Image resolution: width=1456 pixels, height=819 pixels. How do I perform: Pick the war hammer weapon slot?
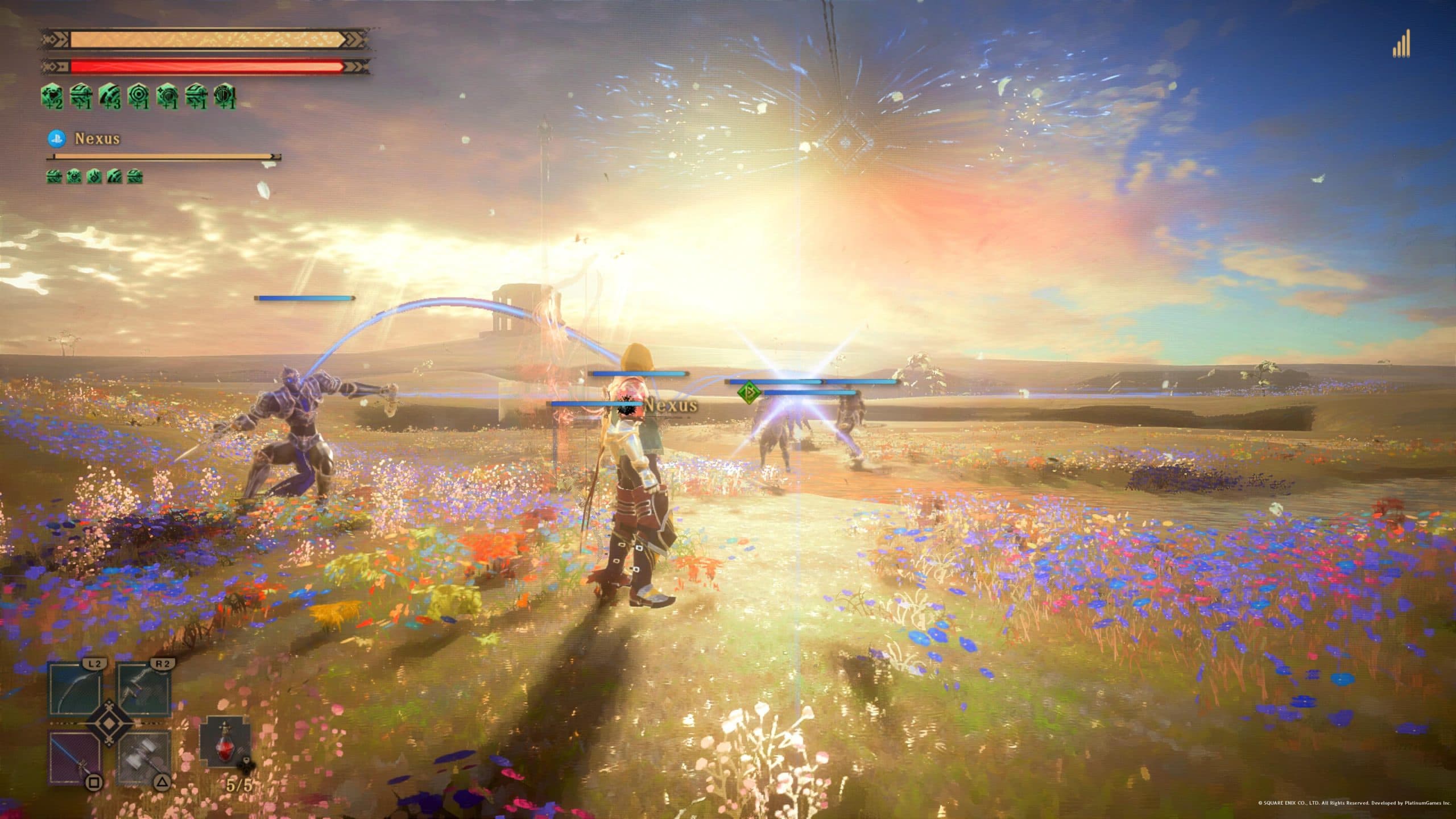pos(144,759)
